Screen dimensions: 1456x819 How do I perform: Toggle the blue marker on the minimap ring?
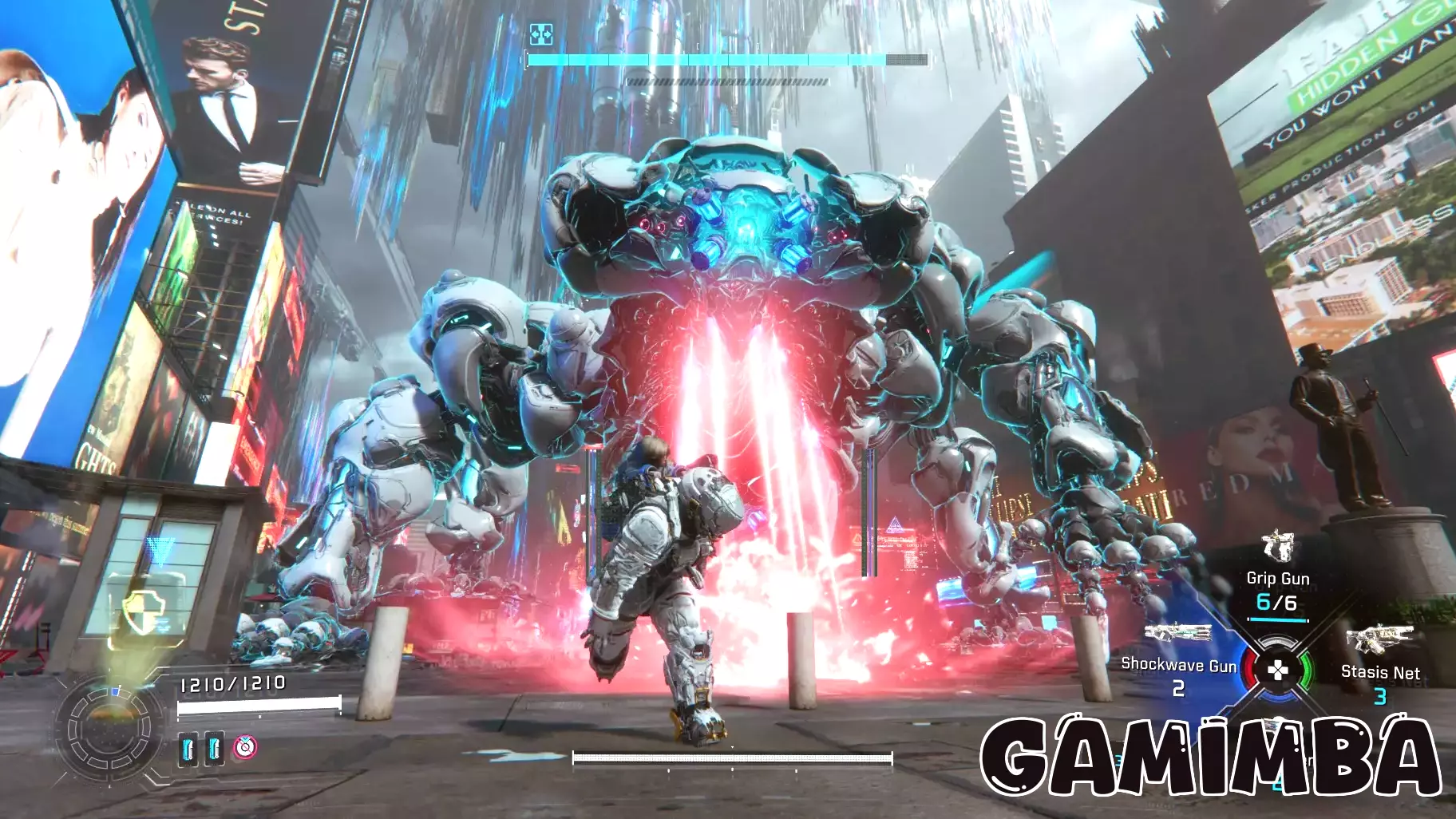[115, 690]
